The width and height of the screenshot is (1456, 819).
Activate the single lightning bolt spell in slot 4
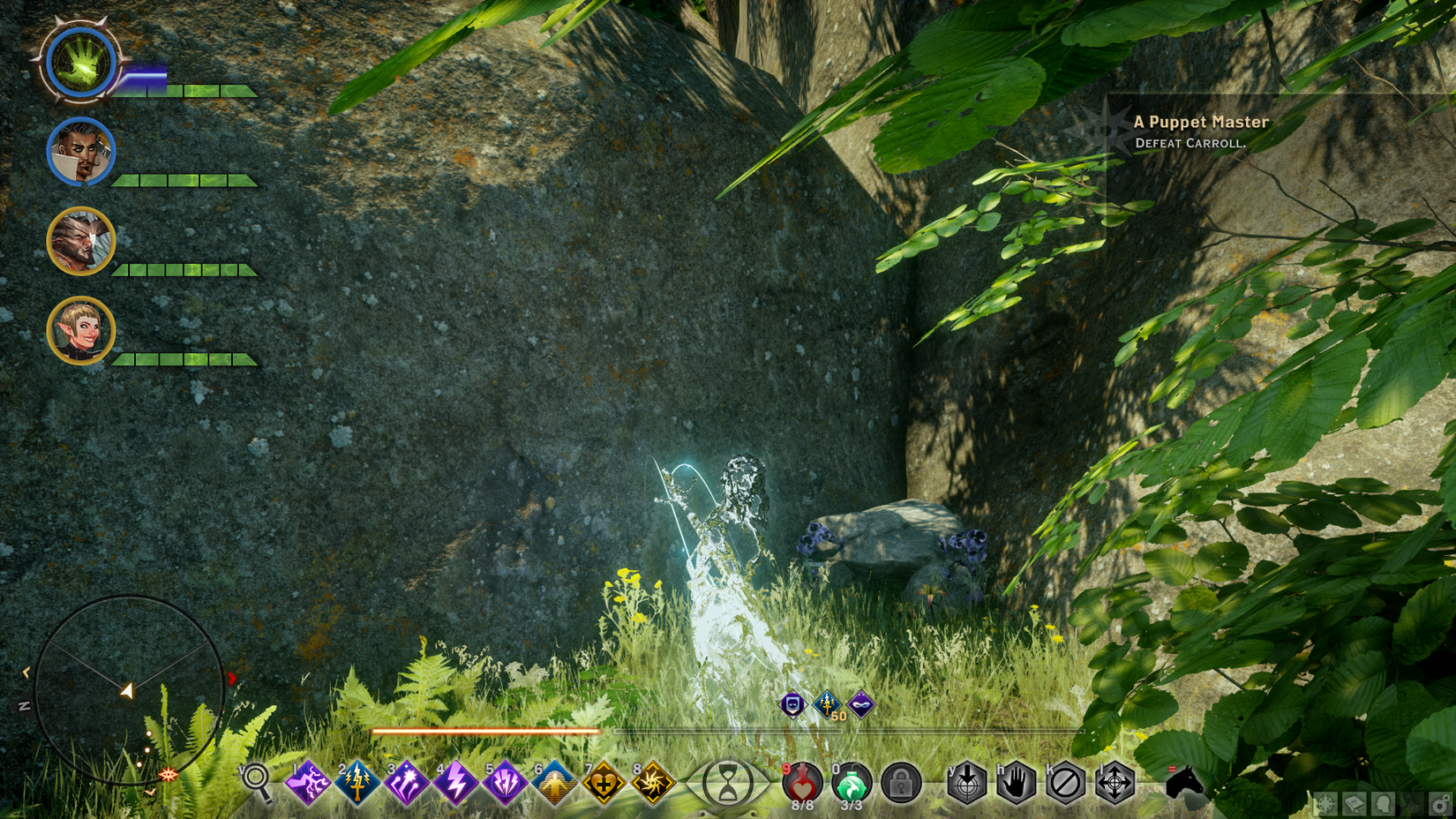pyautogui.click(x=456, y=783)
